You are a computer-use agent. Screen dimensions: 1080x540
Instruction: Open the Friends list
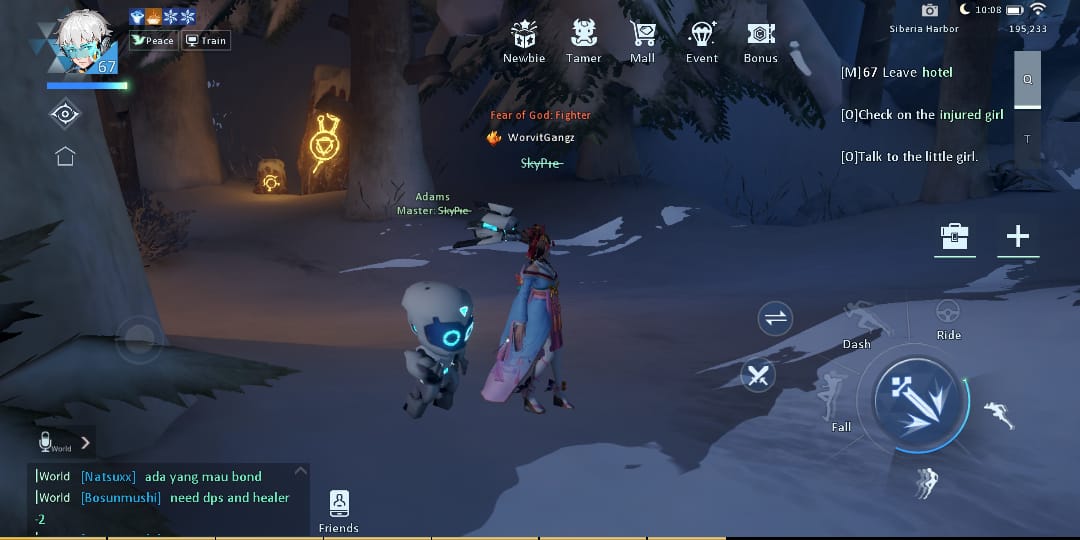pyautogui.click(x=339, y=510)
